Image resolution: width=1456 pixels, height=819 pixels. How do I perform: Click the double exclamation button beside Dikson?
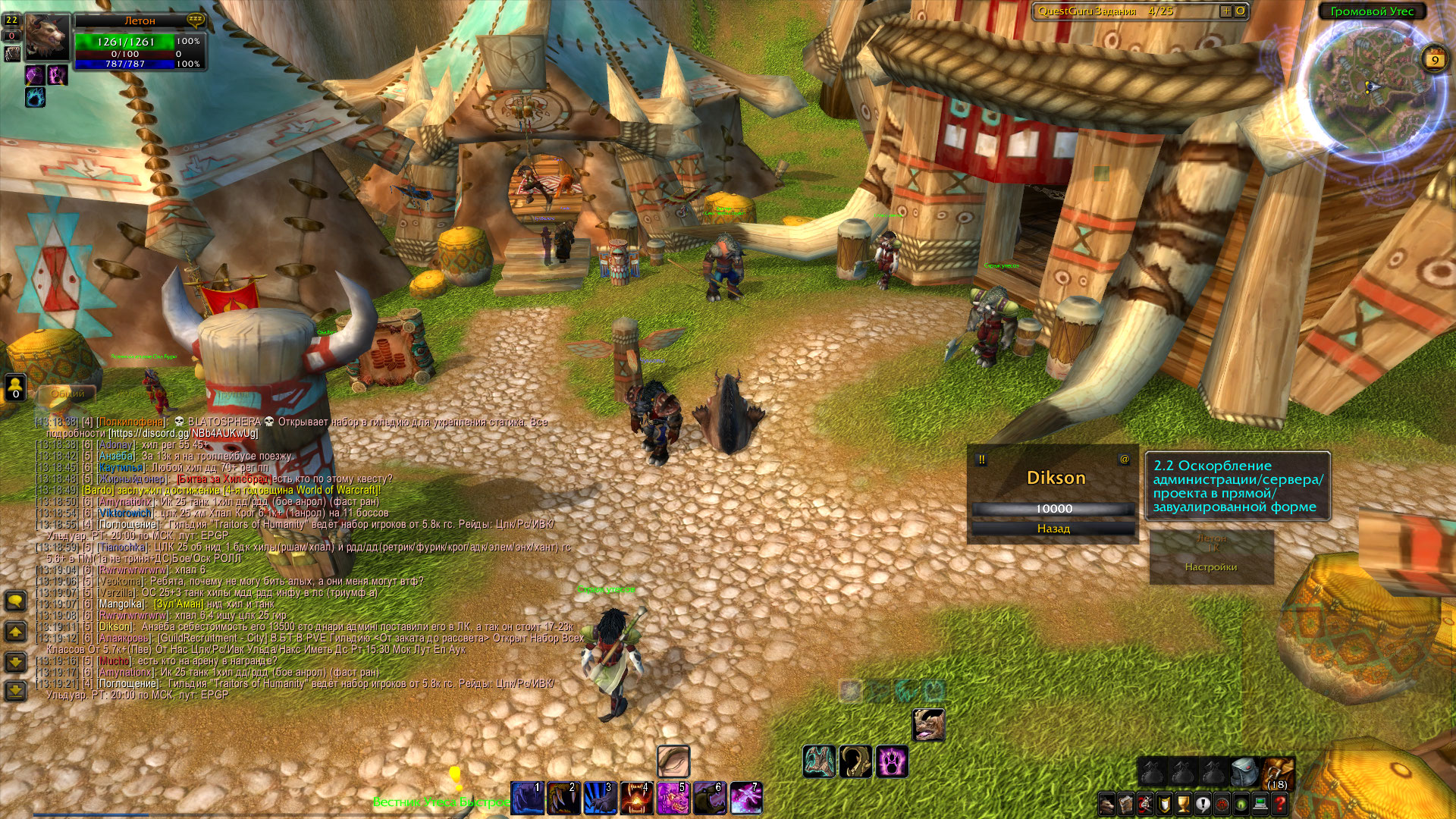pos(981,460)
